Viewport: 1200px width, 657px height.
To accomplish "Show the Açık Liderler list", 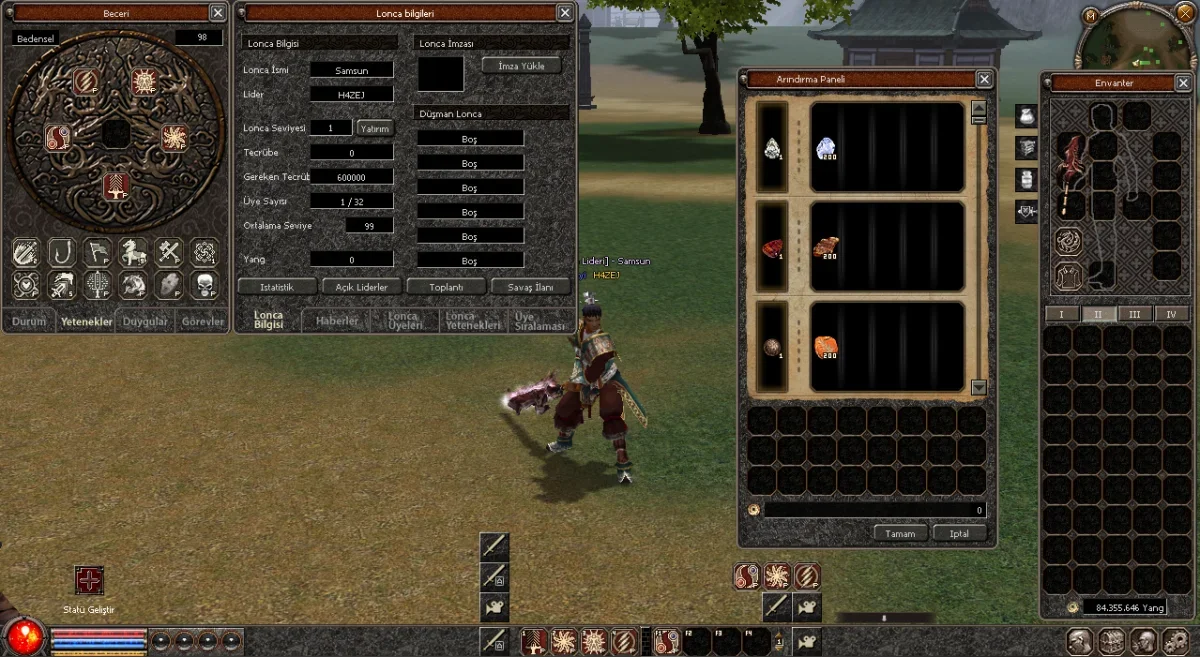I will point(361,287).
